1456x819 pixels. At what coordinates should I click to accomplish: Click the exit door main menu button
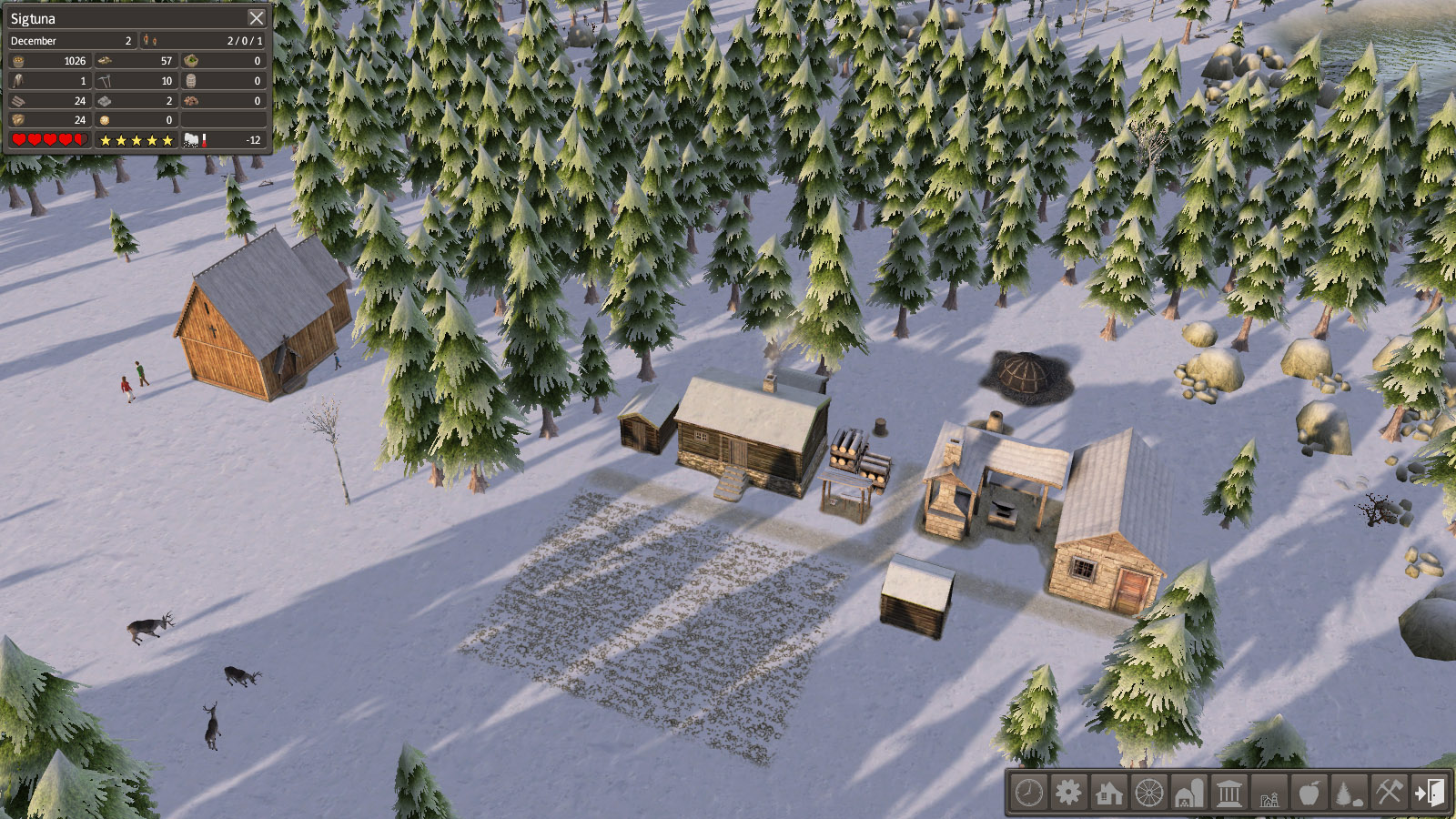click(x=1429, y=793)
